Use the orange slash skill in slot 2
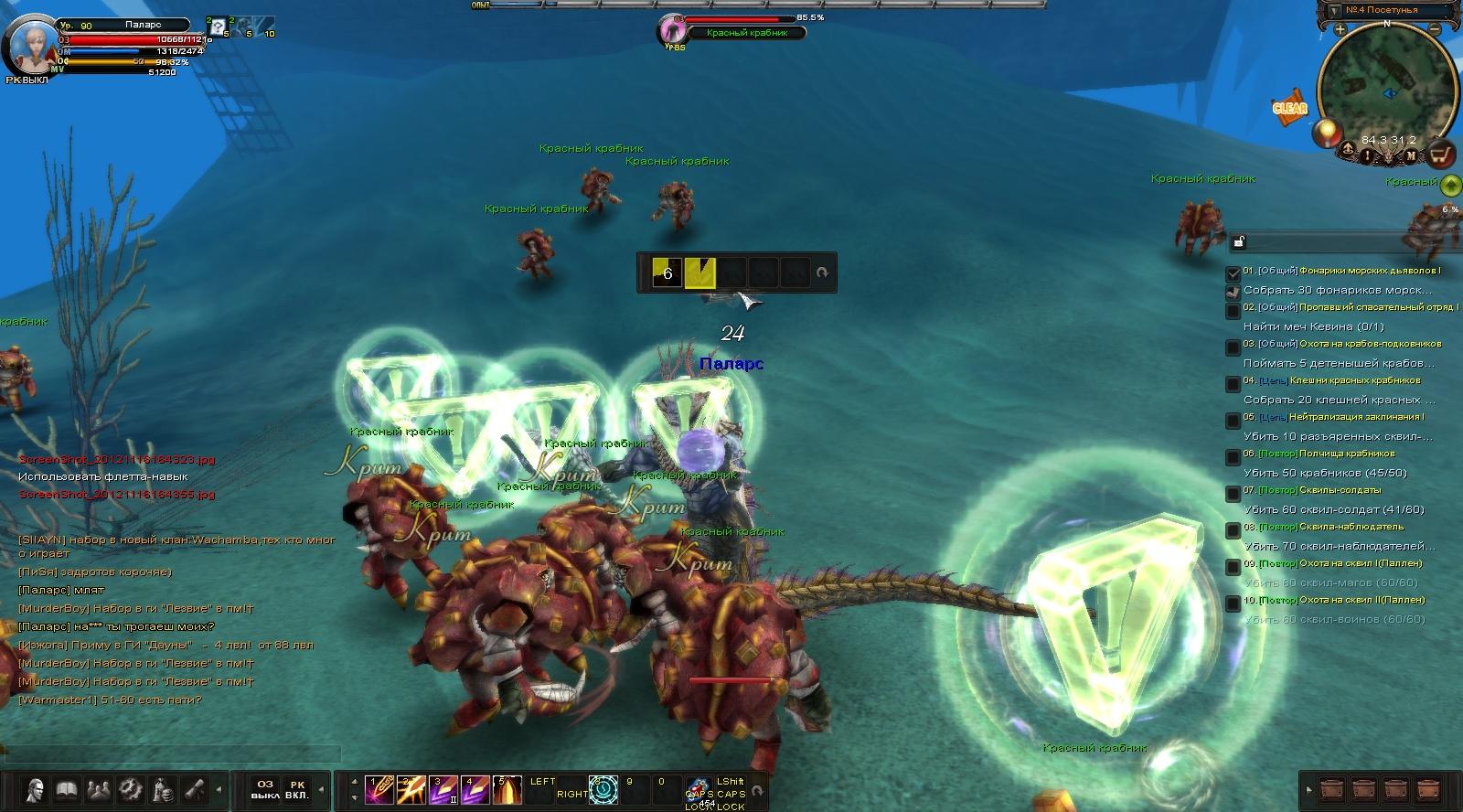 [411, 788]
